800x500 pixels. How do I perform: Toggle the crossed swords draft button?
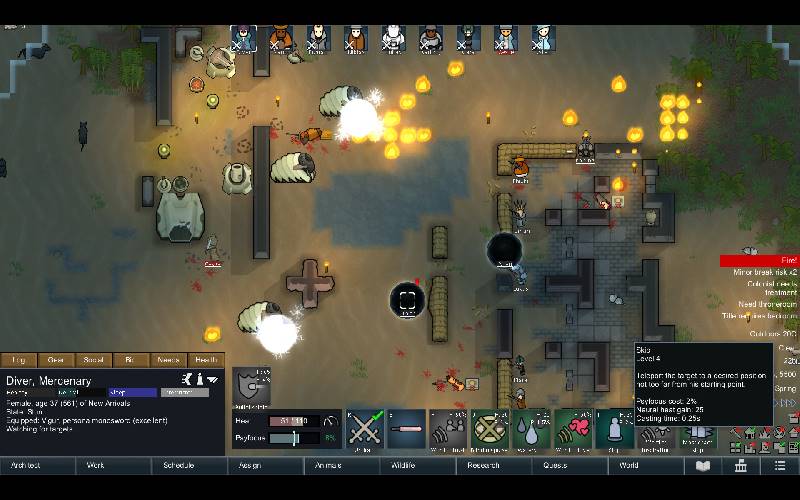pos(365,429)
